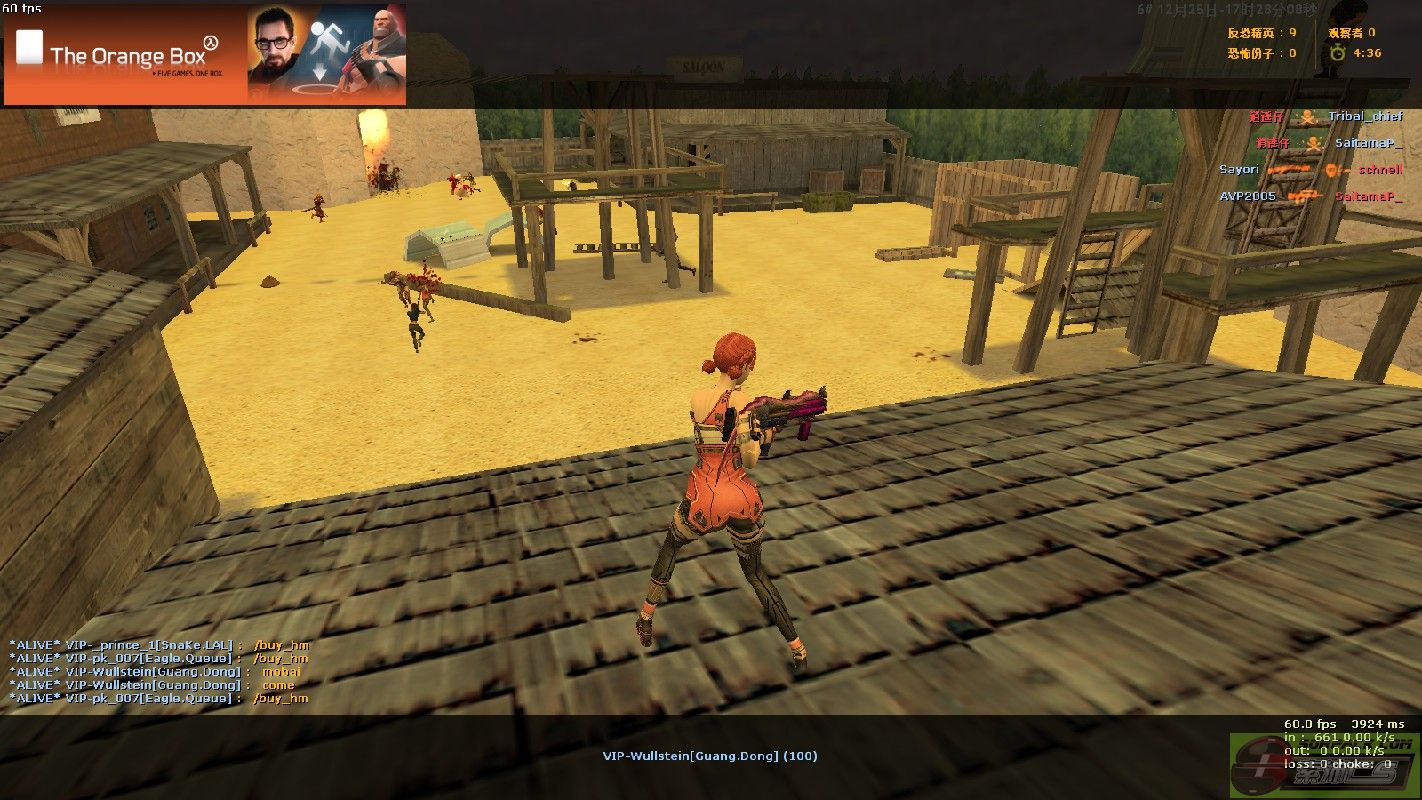Viewport: 1422px width, 800px height.
Task: Click the site logo watermark in the corner
Action: (x=1323, y=766)
